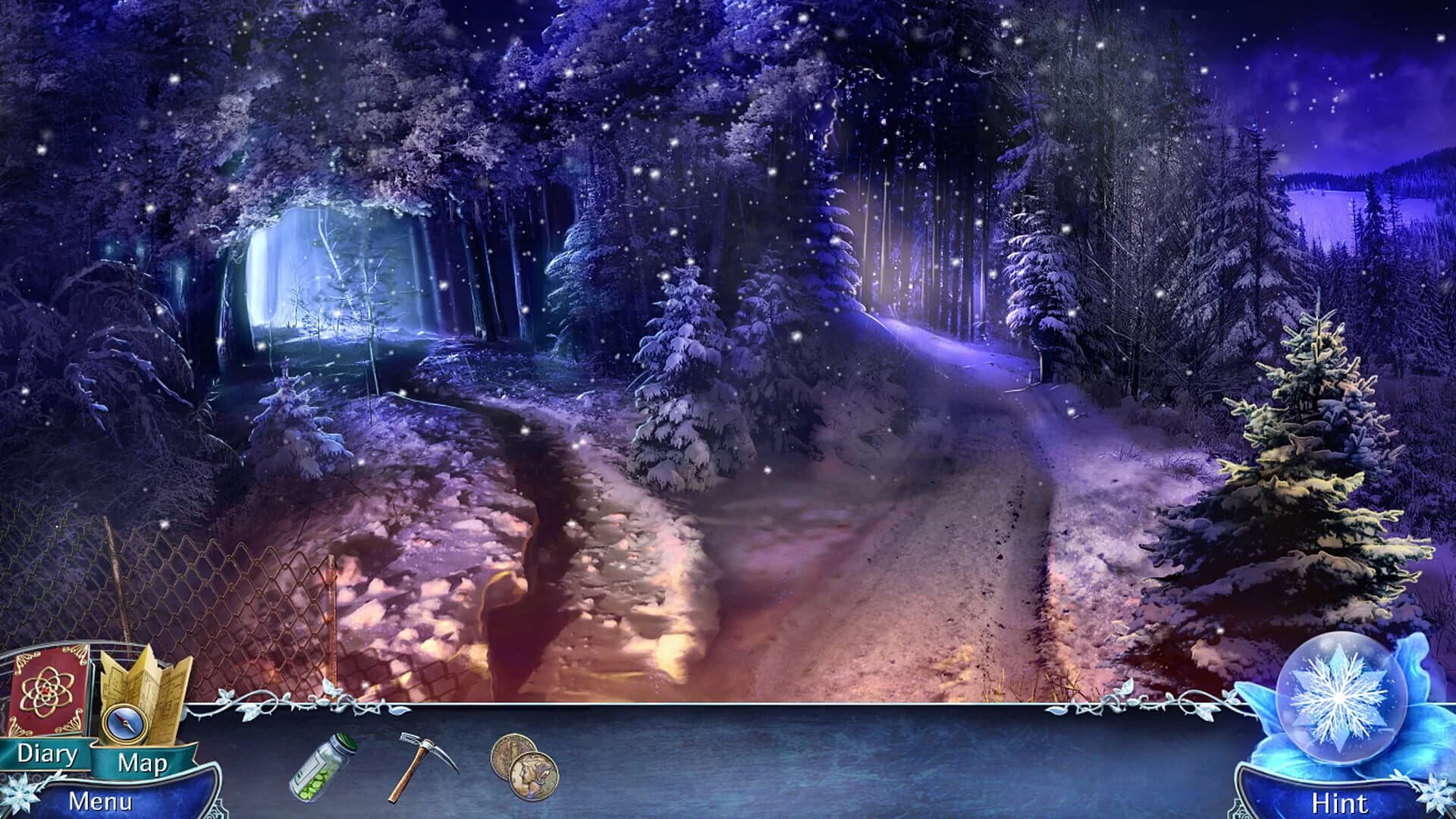
Task: Click the snowflake ornament beside the Menu banner
Action: click(x=23, y=792)
